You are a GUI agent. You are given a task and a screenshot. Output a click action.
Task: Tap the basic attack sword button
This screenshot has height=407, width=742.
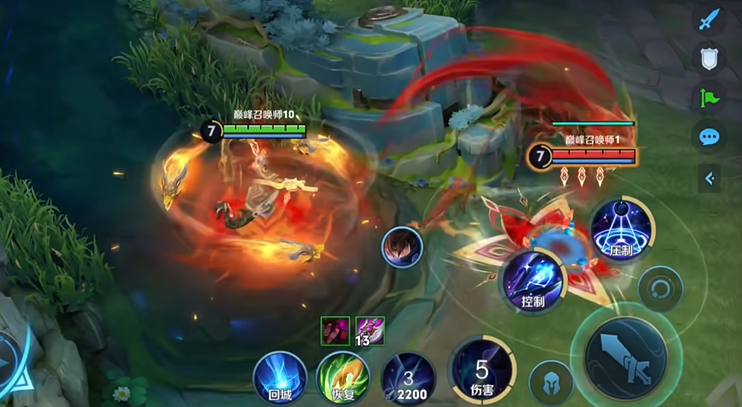[x=627, y=351]
